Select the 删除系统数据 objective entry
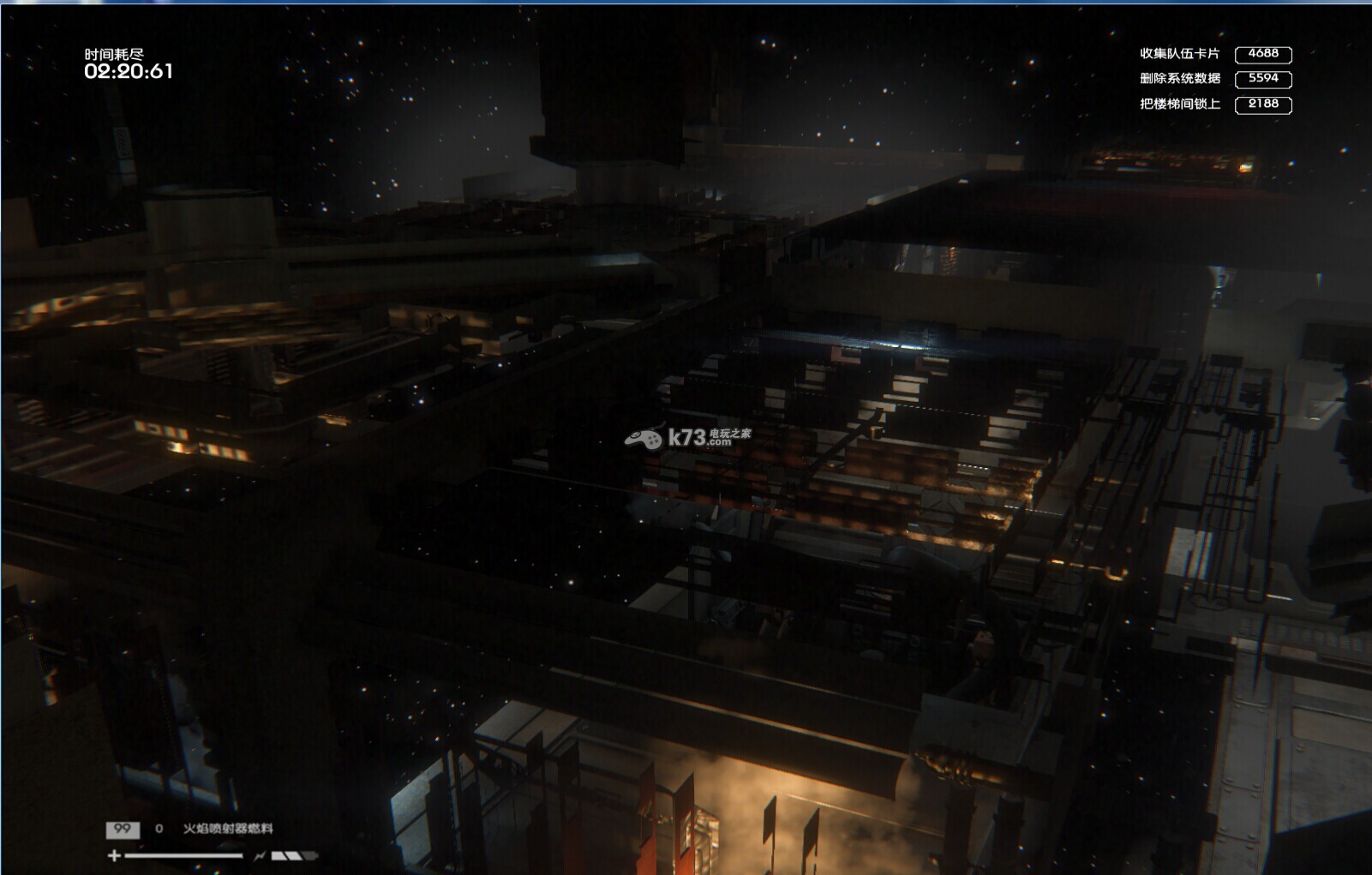The height and width of the screenshot is (875, 1372). point(1179,79)
